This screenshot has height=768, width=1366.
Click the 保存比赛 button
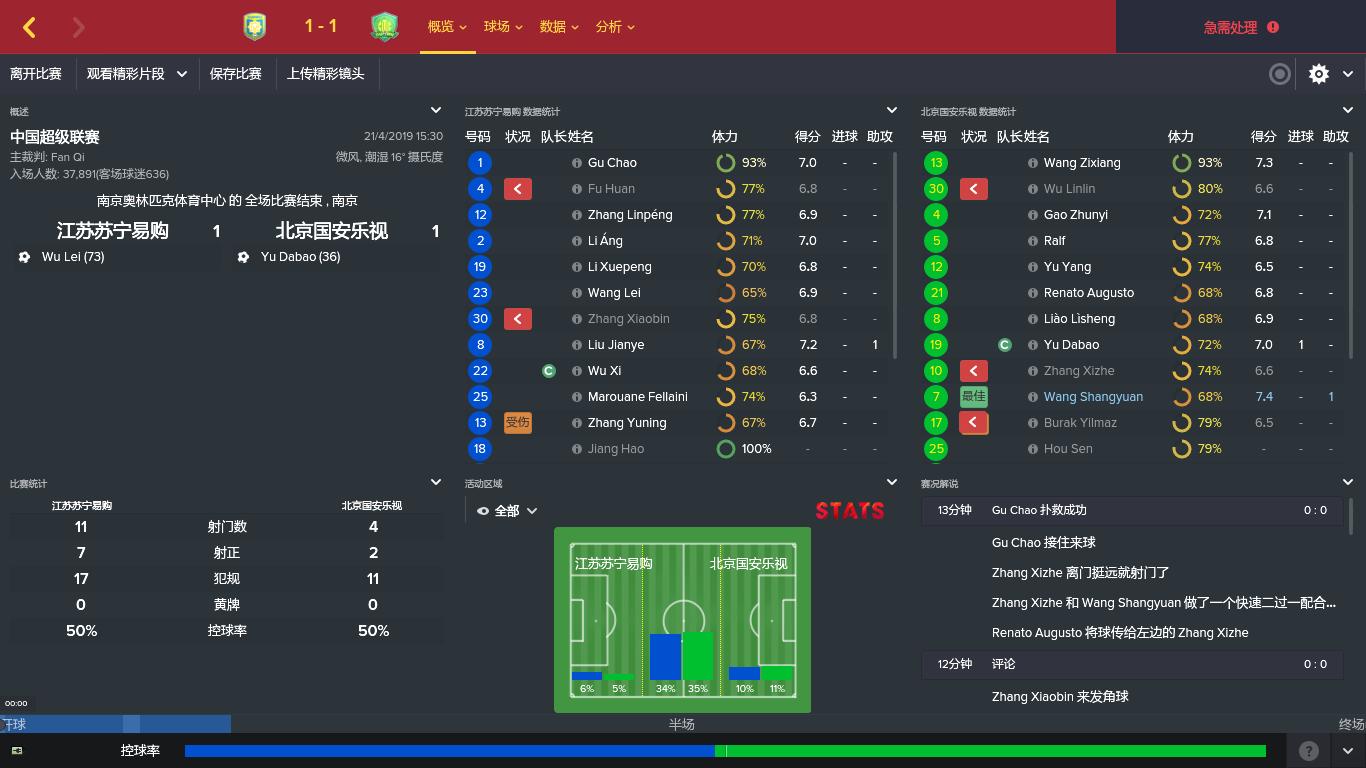point(236,73)
